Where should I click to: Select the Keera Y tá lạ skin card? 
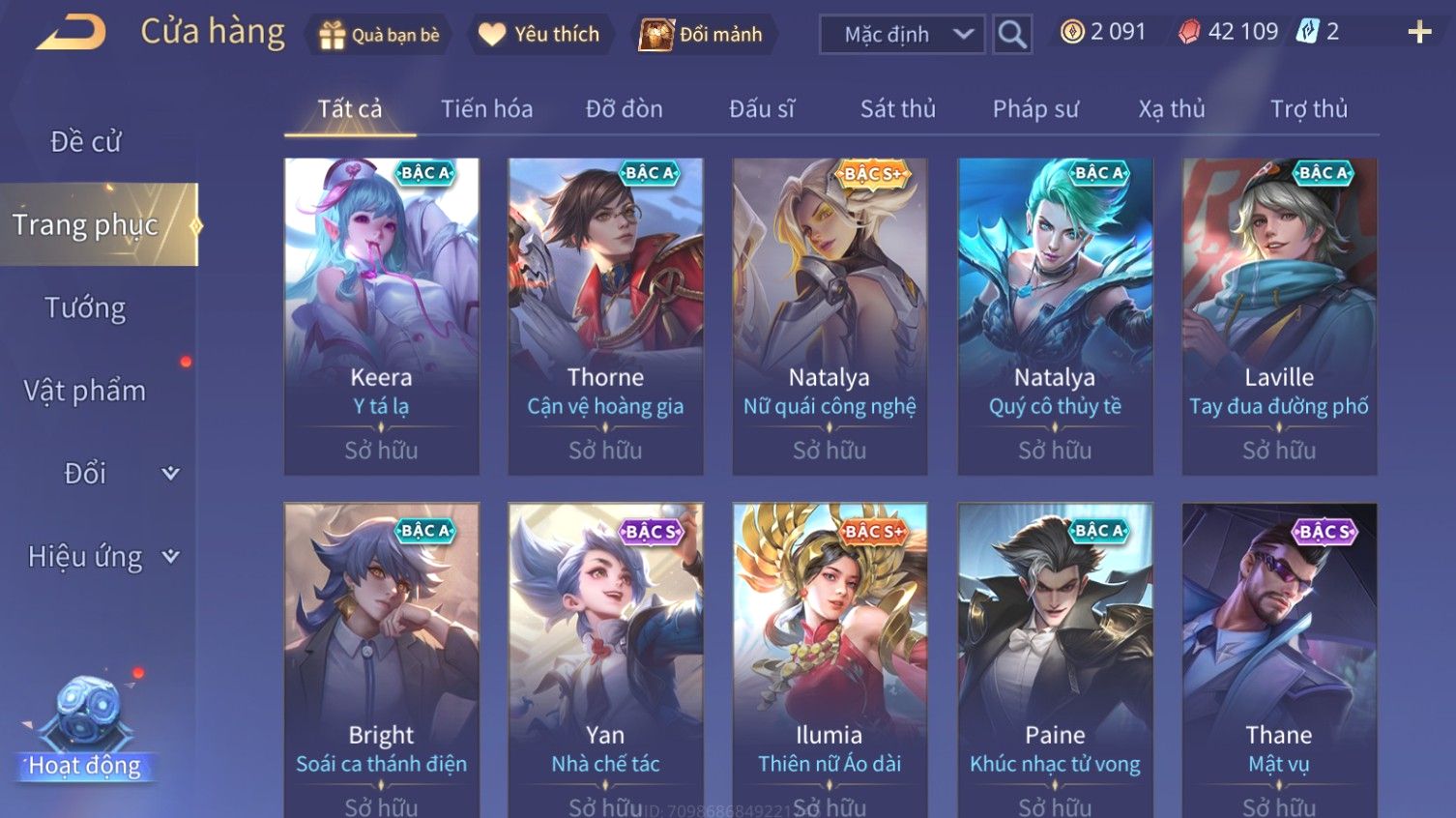[x=381, y=316]
